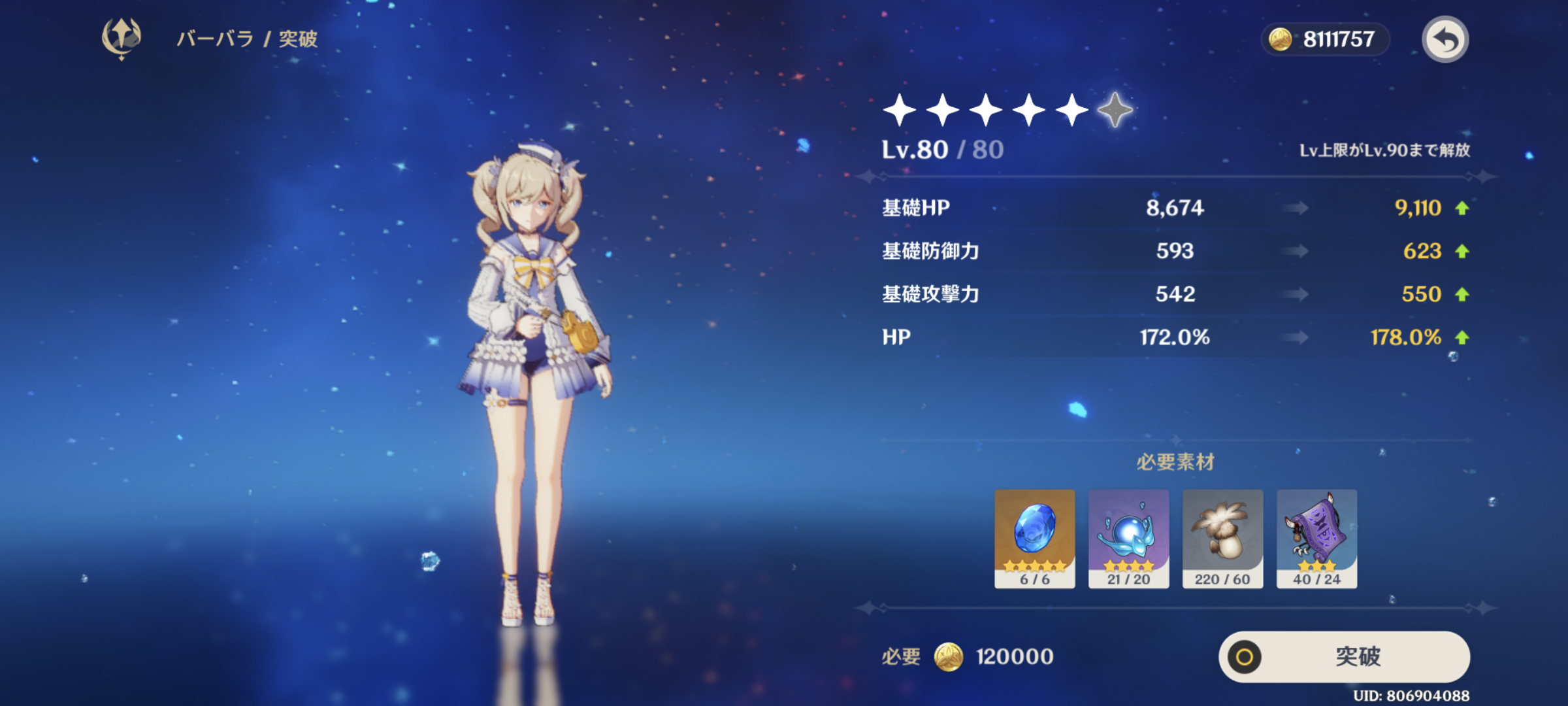Inspect the Philanemo Mushroom material slot
1568x706 pixels.
1222,538
